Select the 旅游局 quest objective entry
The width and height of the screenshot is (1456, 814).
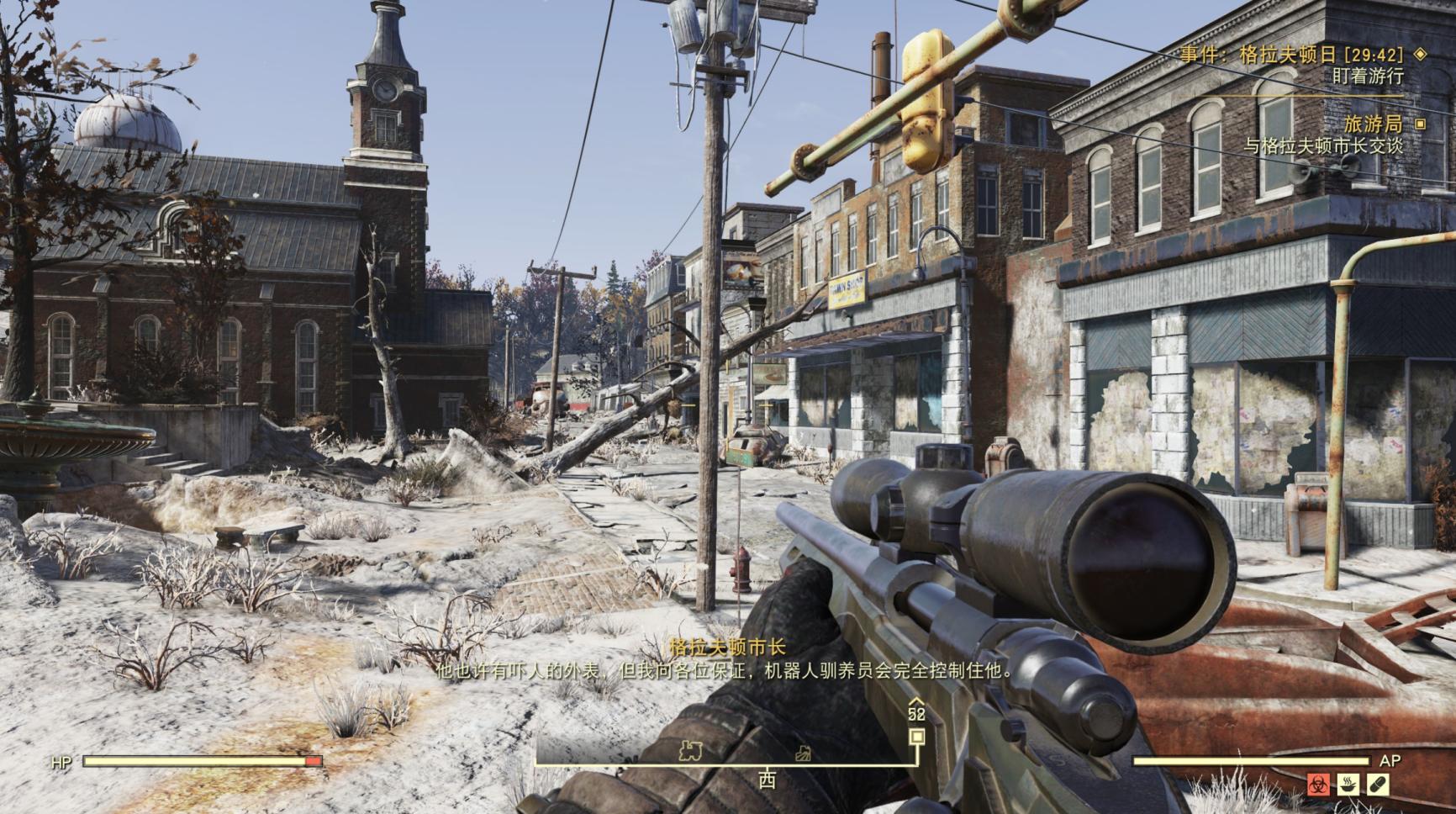click(1372, 124)
